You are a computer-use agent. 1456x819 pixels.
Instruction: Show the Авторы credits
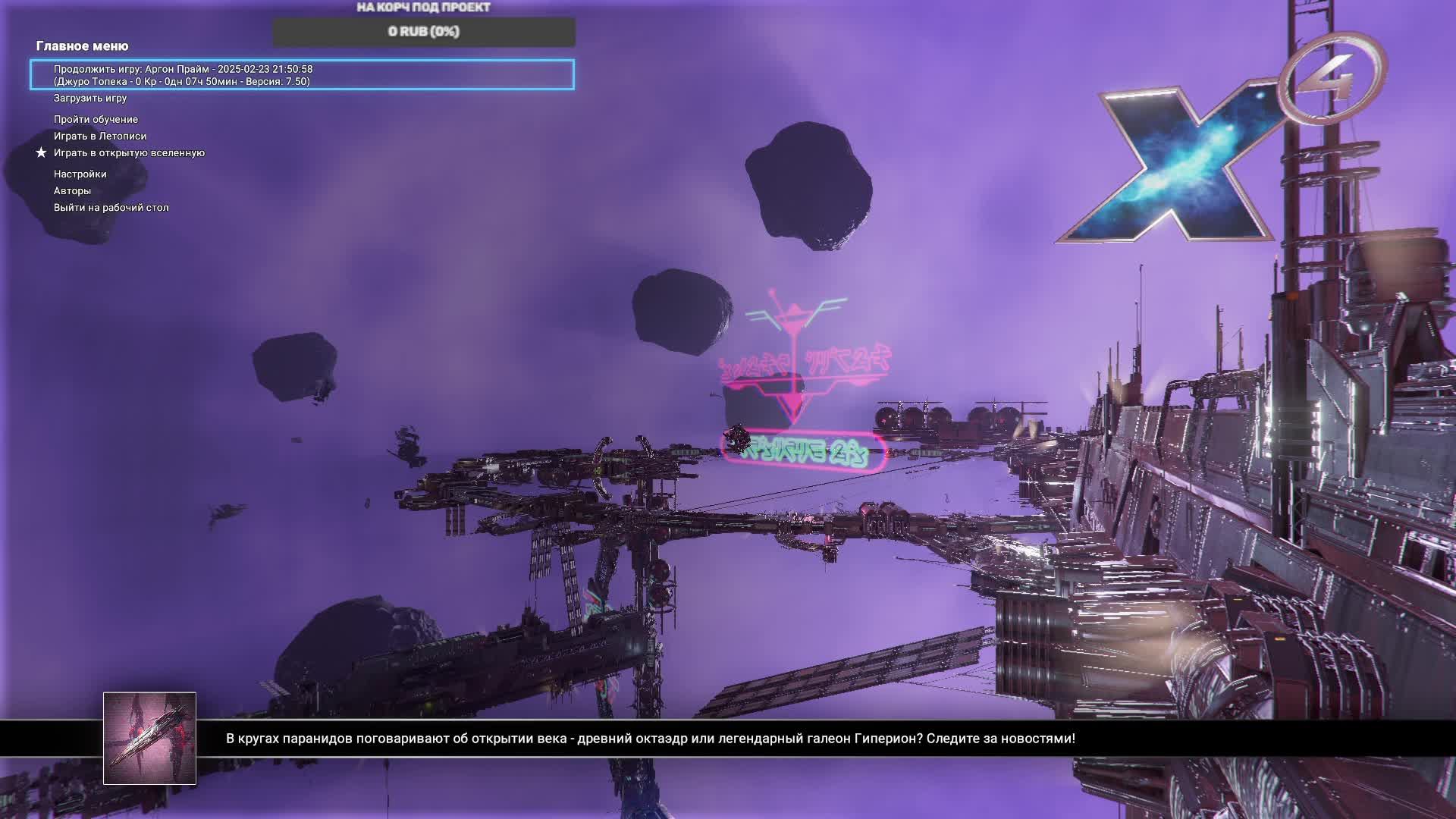[x=72, y=190]
